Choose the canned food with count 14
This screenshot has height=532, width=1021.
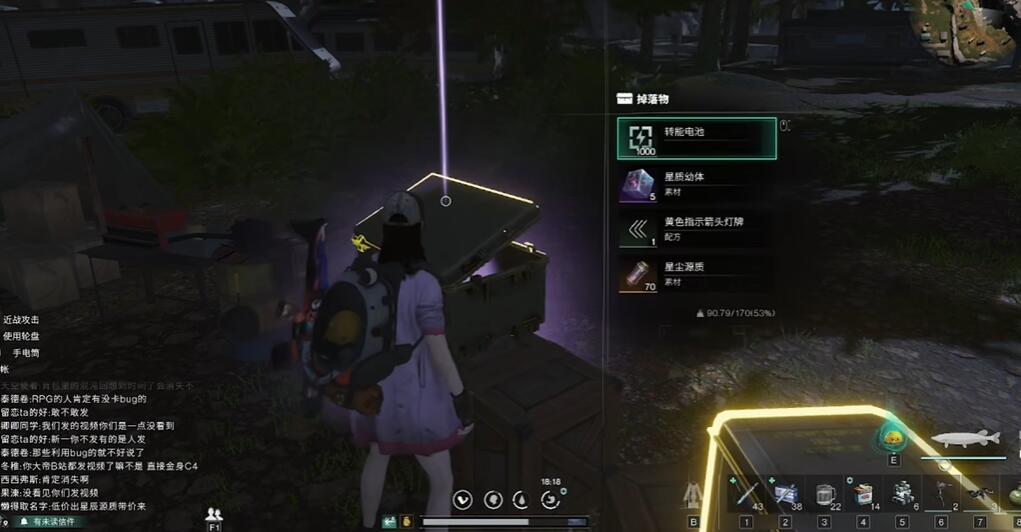[863, 494]
